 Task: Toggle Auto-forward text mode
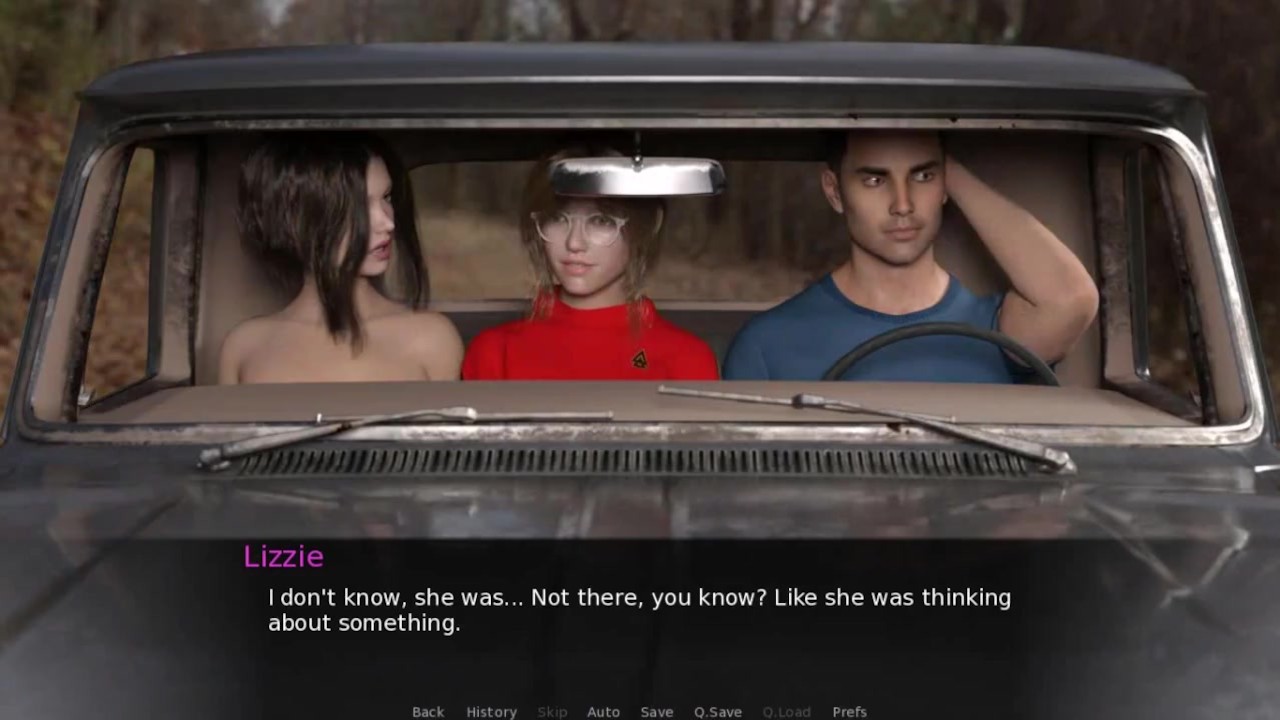click(x=604, y=711)
